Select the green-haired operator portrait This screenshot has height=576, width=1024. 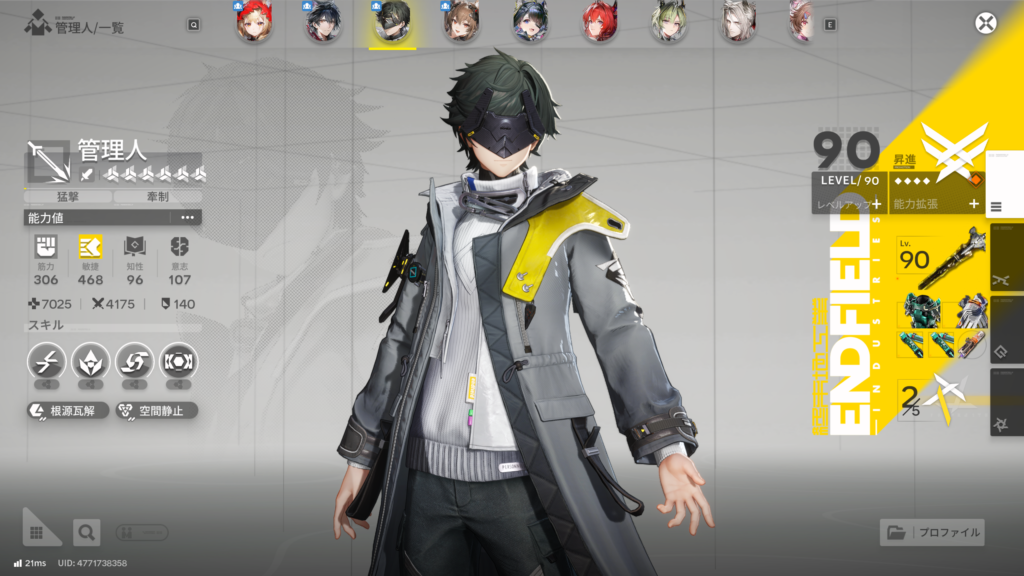pos(668,23)
